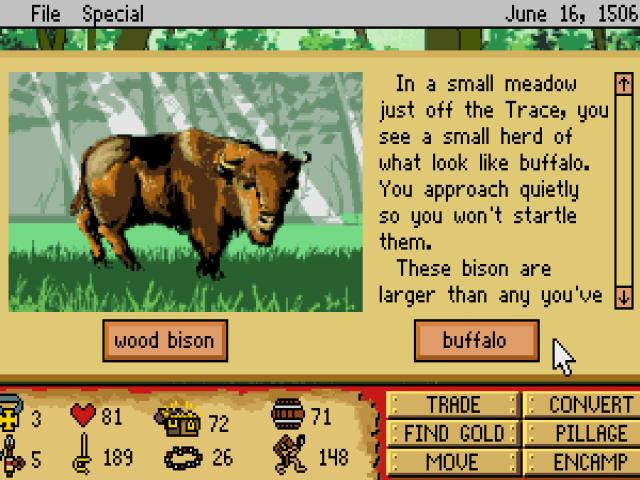Select the MOVE command
The height and width of the screenshot is (480, 640).
pos(453,462)
